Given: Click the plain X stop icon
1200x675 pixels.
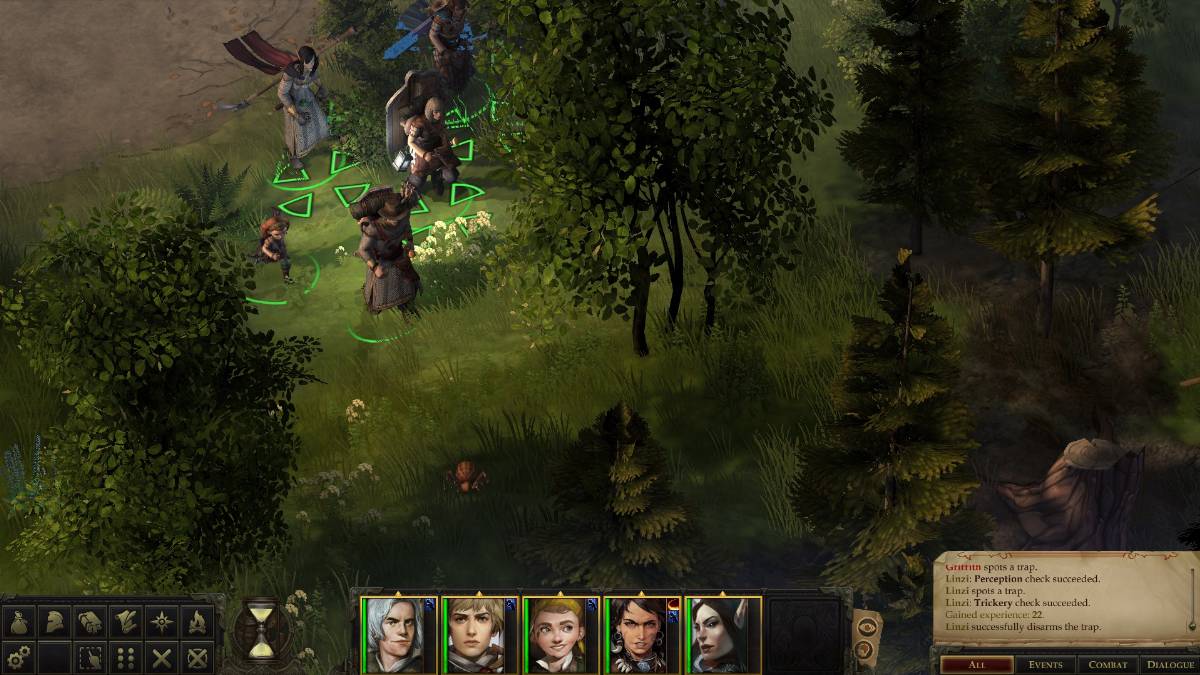Looking at the screenshot, I should pyautogui.click(x=162, y=657).
